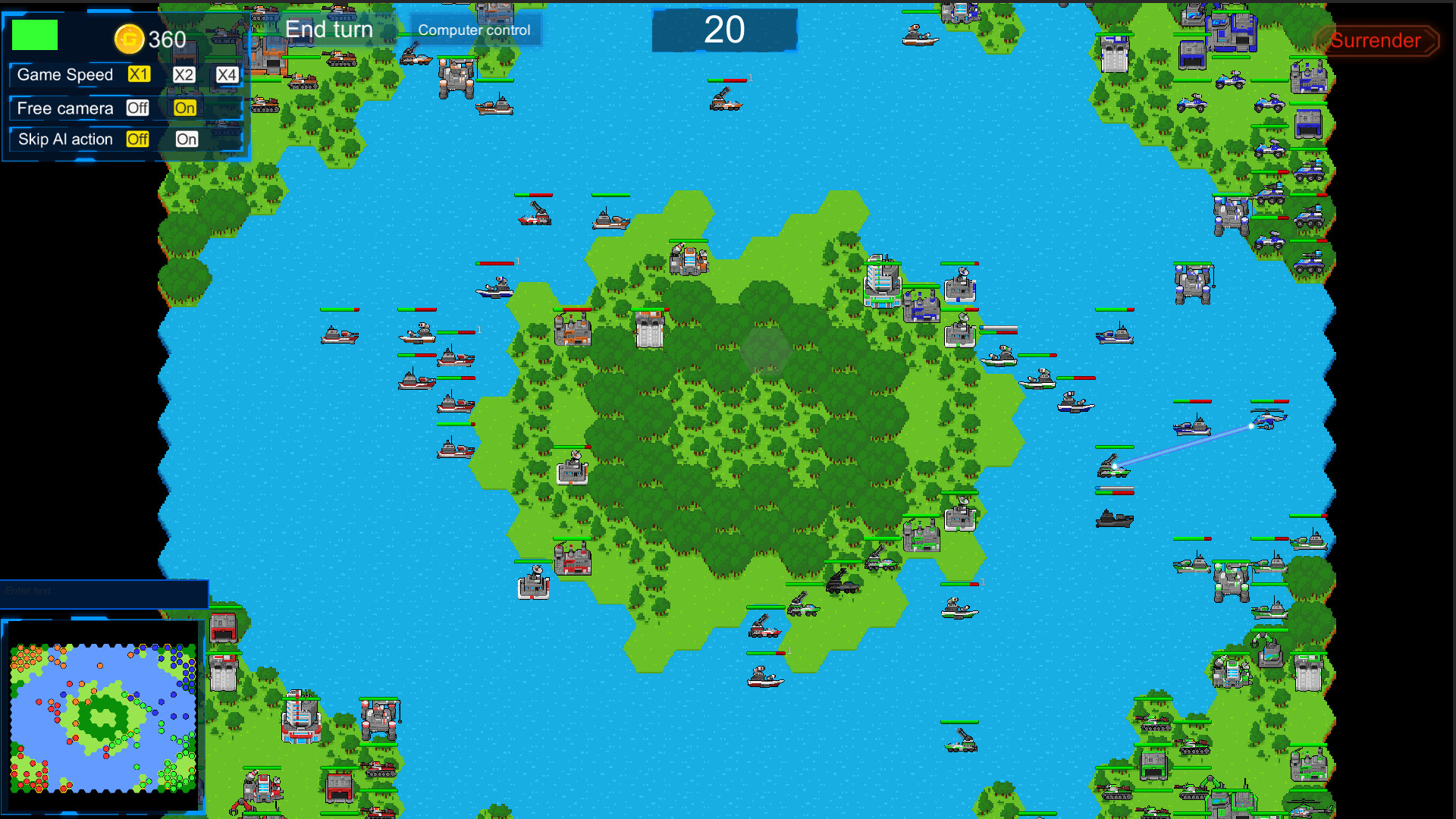Switch Game Speed to X4
The height and width of the screenshot is (819, 1456).
point(224,74)
